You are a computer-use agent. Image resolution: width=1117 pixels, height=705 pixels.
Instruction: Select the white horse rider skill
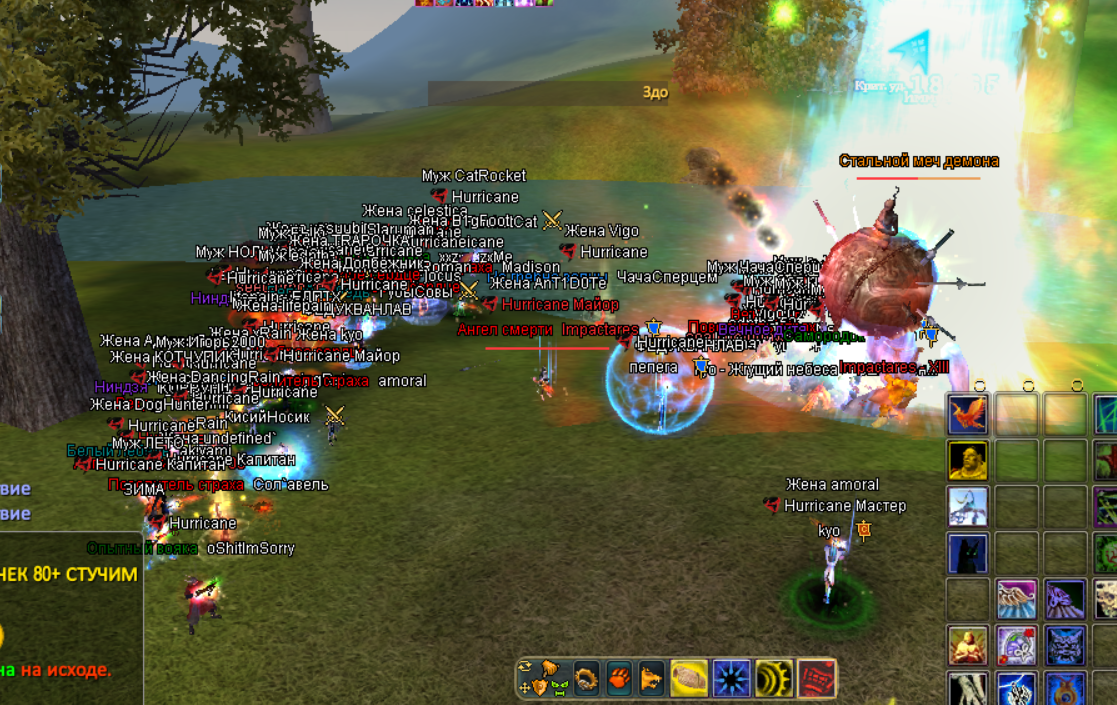(x=967, y=507)
